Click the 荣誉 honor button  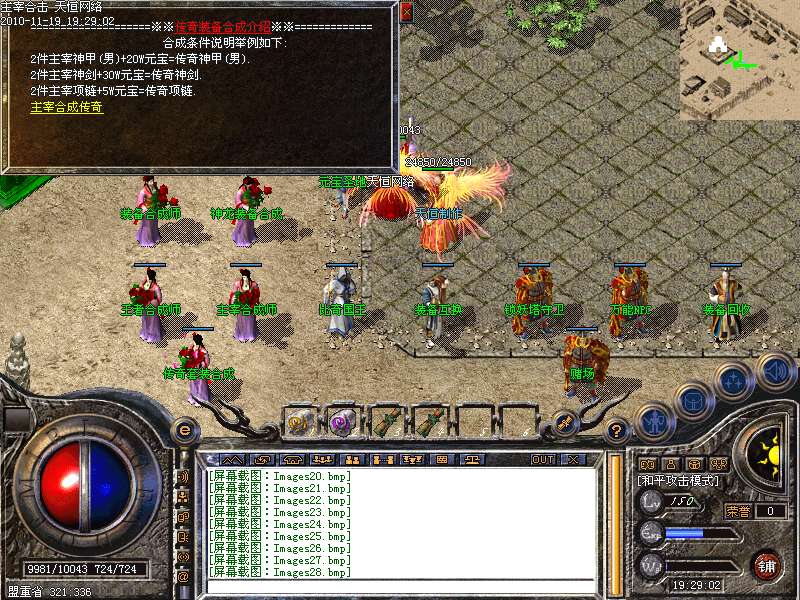click(739, 510)
